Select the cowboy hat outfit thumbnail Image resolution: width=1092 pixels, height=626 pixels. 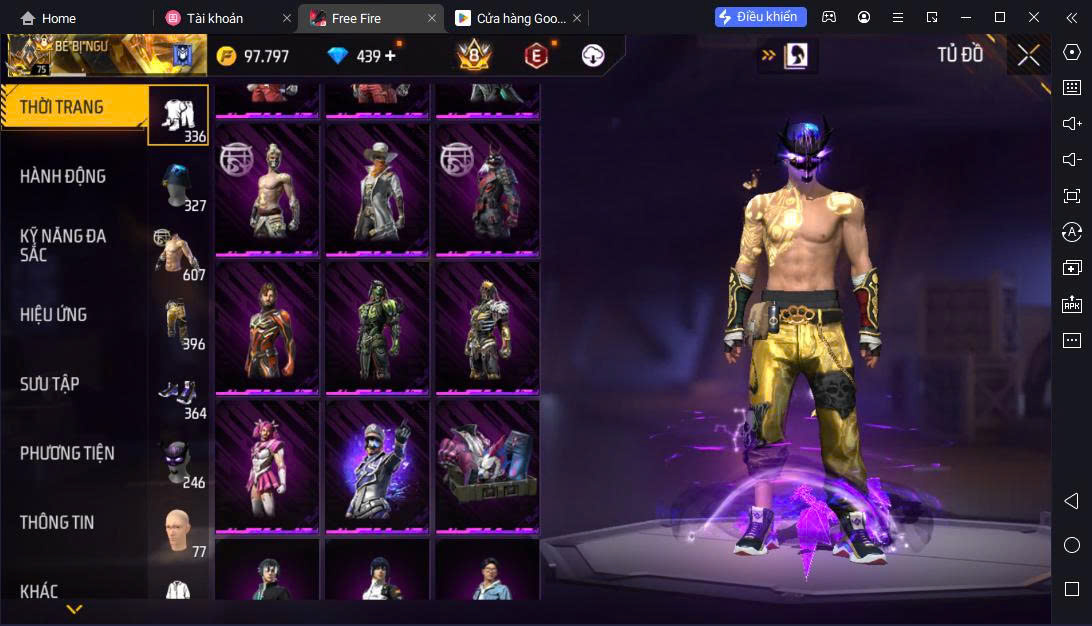(x=377, y=189)
